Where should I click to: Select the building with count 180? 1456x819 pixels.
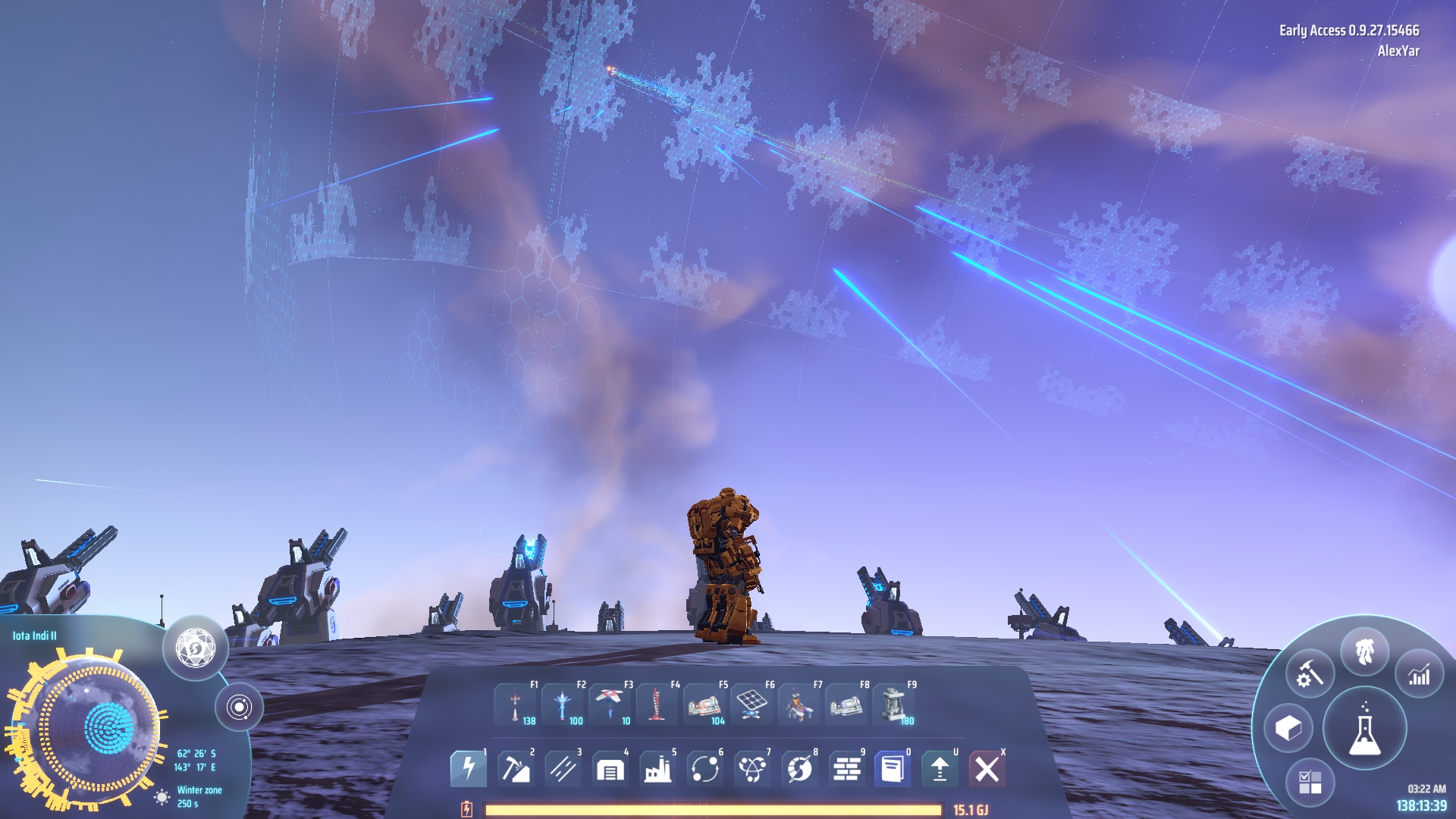tap(893, 705)
